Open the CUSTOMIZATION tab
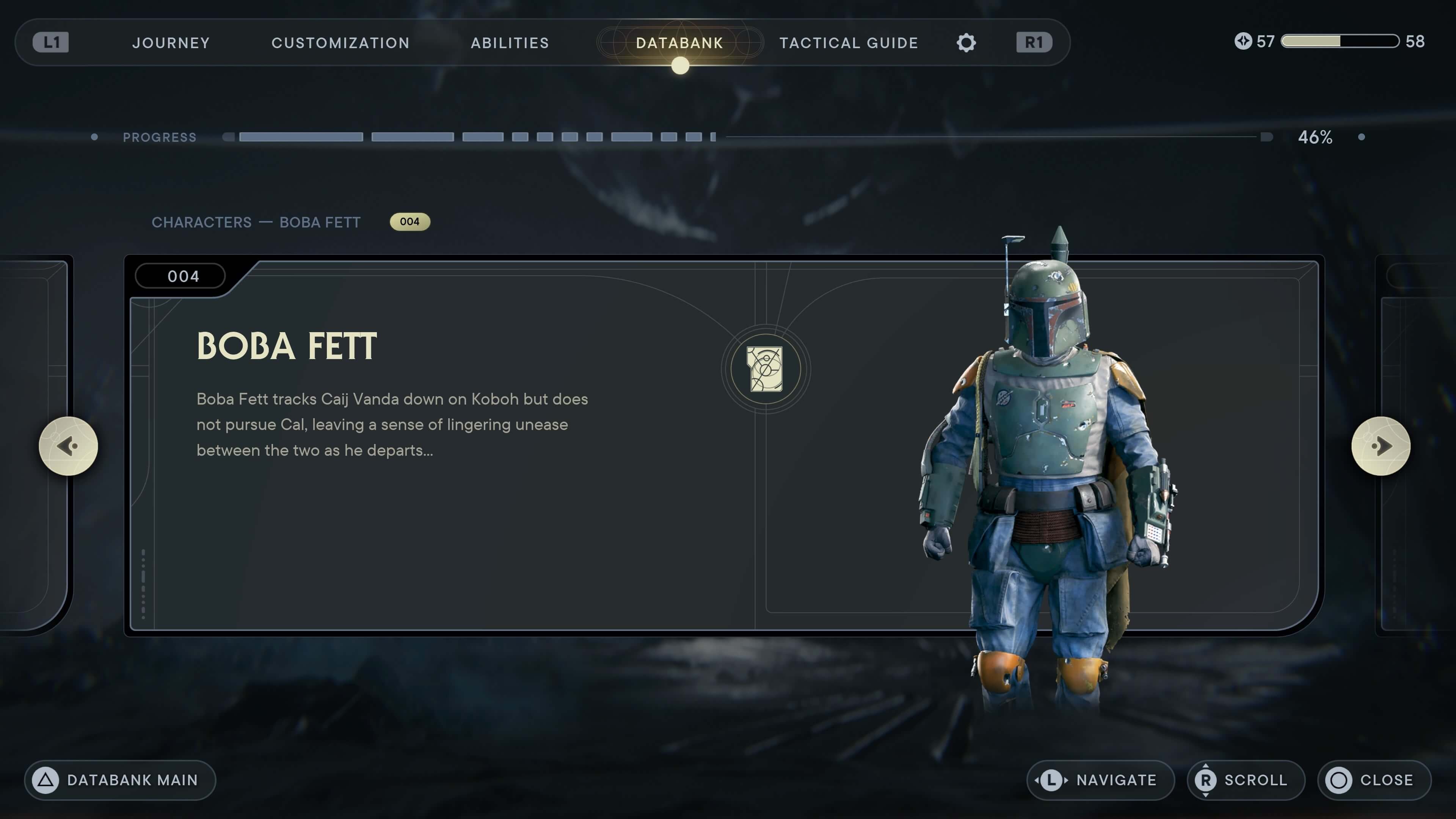The image size is (1456, 819). [x=340, y=42]
